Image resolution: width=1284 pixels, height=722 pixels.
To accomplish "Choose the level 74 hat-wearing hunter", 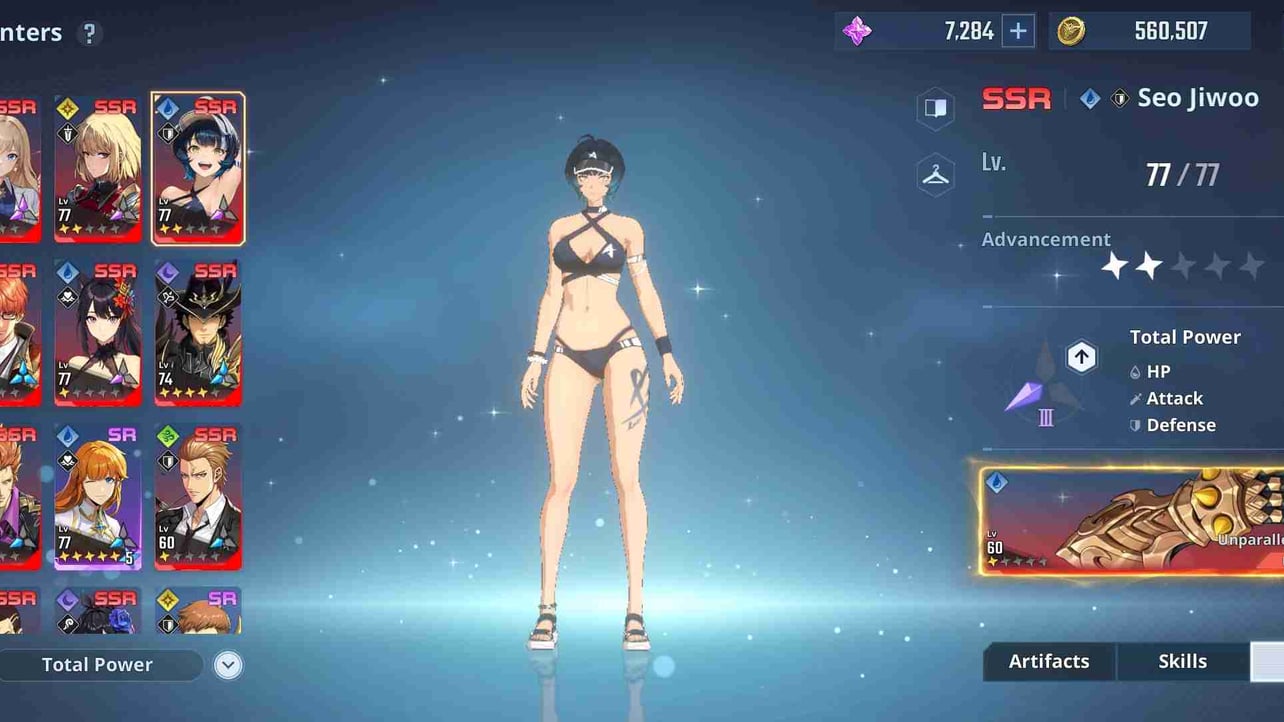I will (198, 333).
